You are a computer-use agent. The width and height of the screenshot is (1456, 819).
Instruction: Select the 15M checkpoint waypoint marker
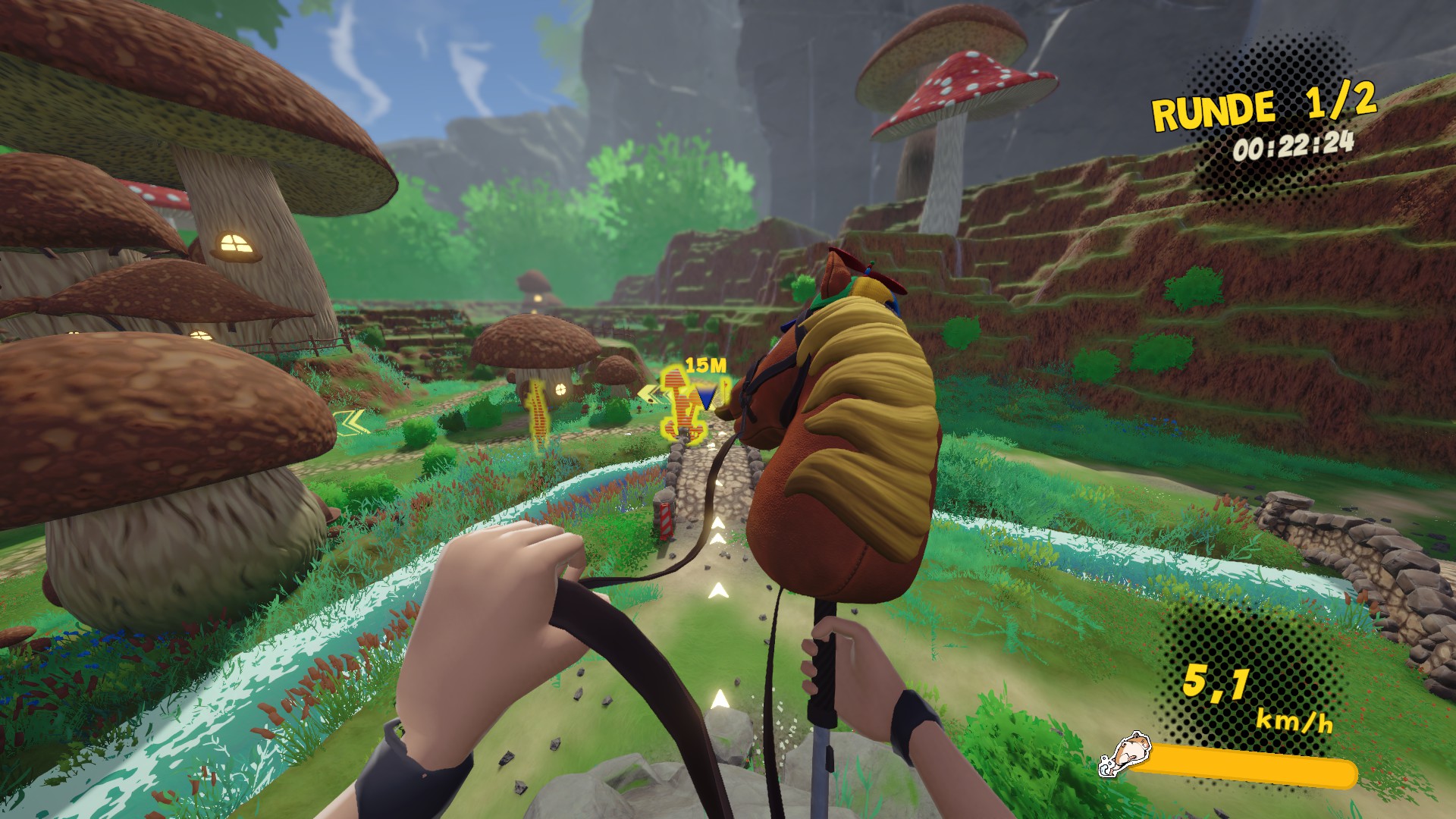tap(706, 397)
